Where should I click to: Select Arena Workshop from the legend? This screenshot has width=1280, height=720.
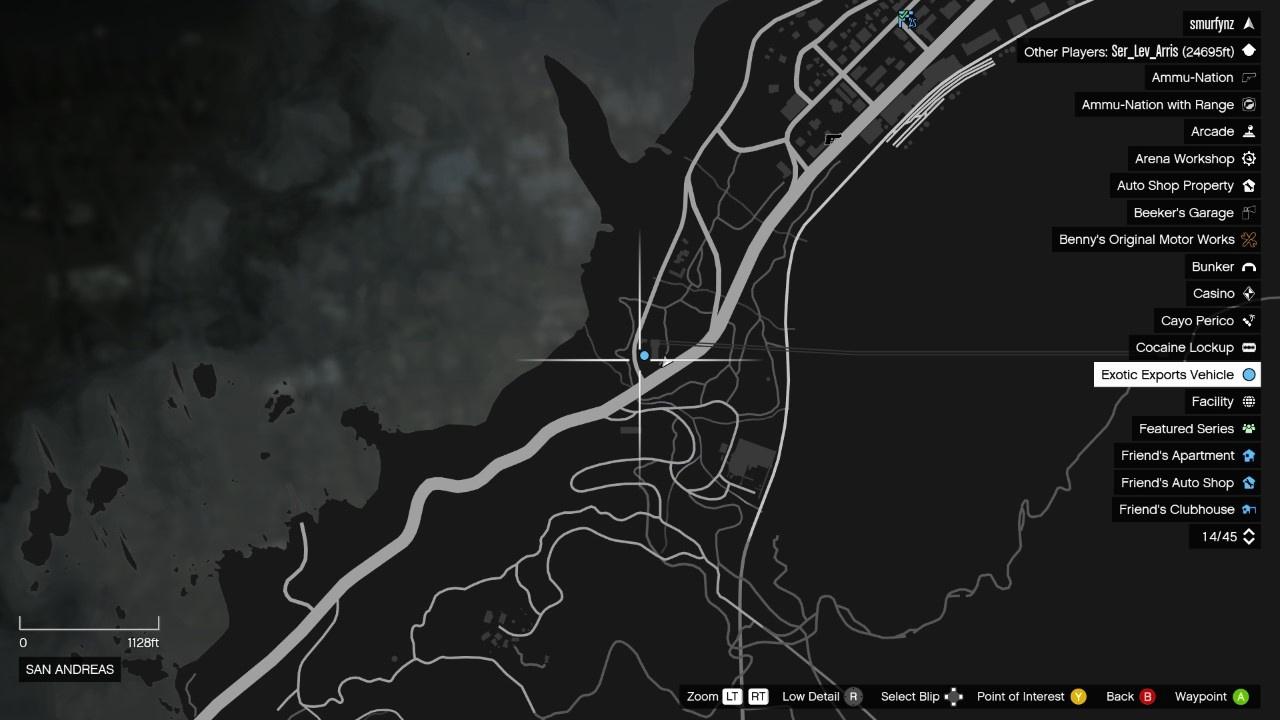(x=1193, y=159)
